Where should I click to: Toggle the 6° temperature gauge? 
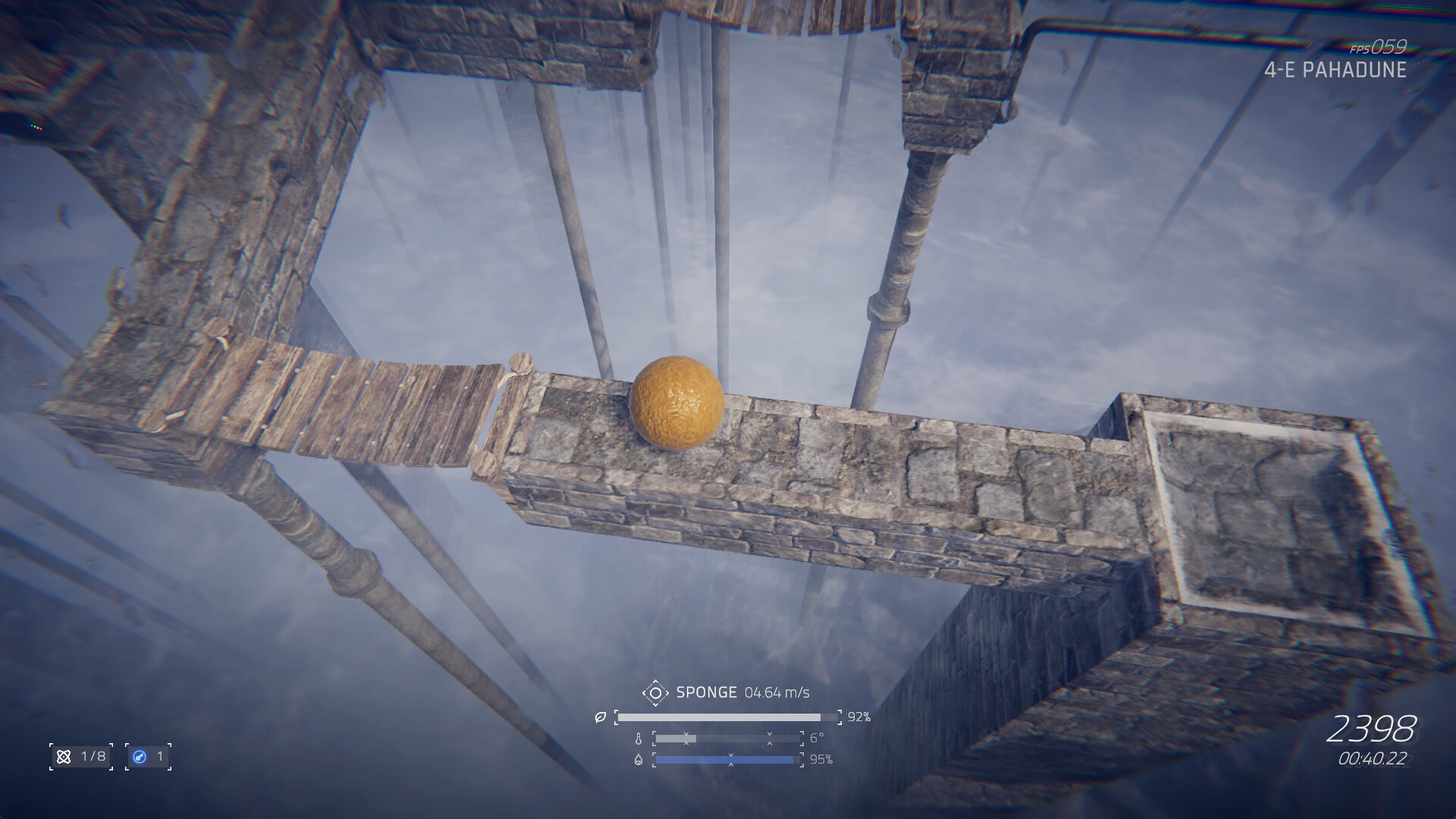pos(726,739)
